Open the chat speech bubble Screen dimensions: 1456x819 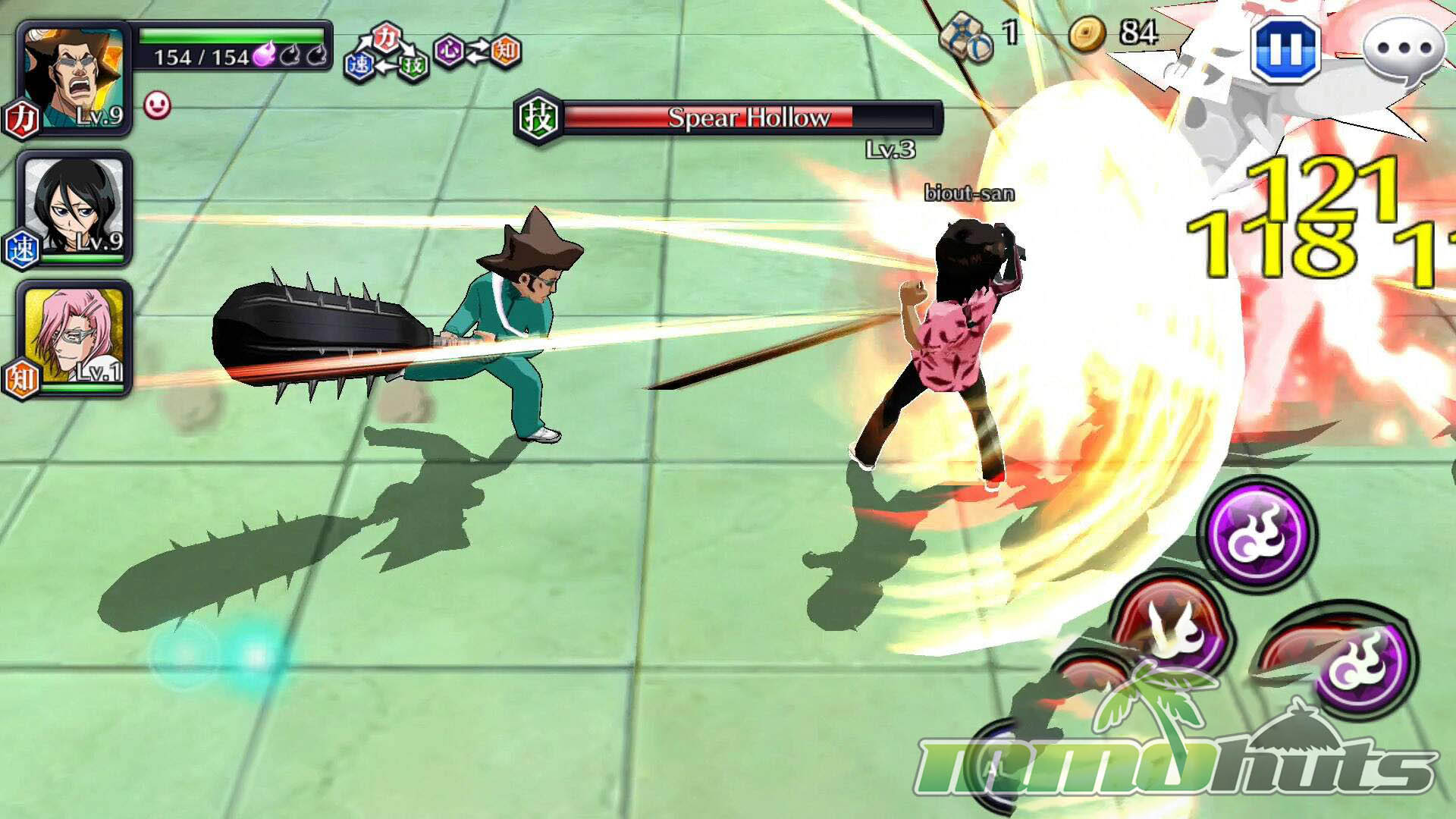[x=1404, y=50]
